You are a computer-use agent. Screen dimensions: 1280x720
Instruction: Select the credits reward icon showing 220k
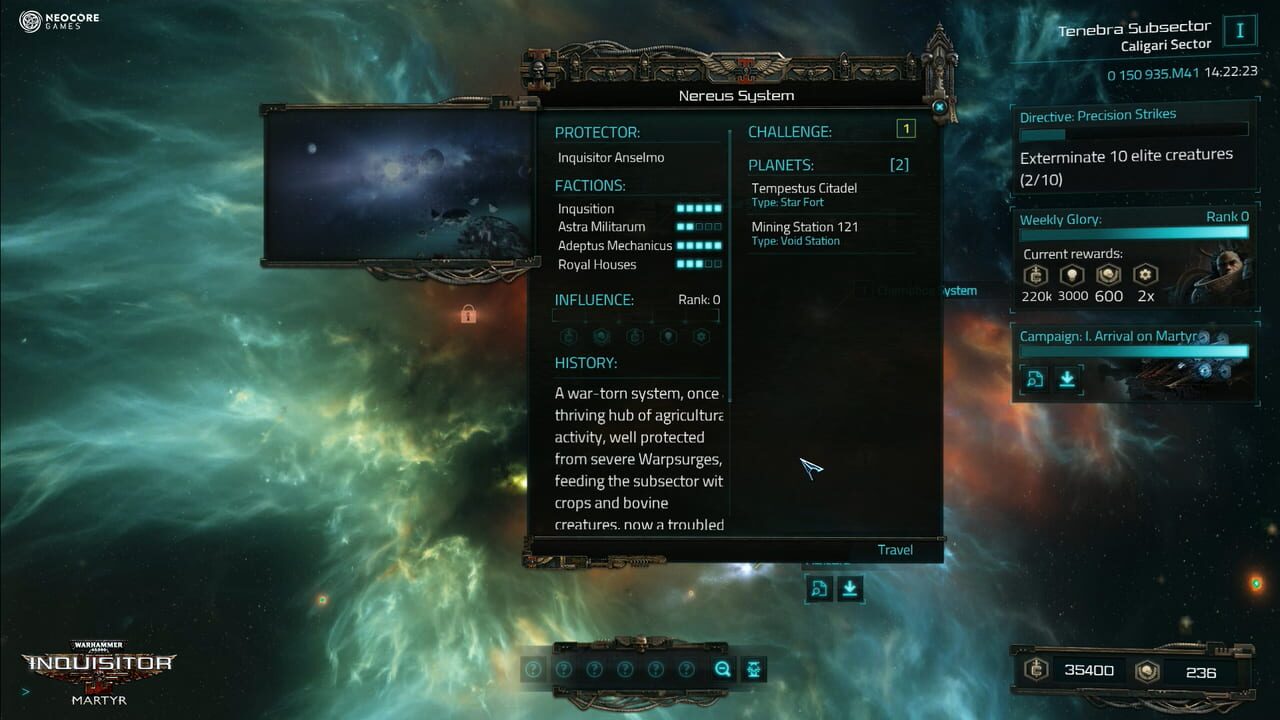pyautogui.click(x=1036, y=275)
